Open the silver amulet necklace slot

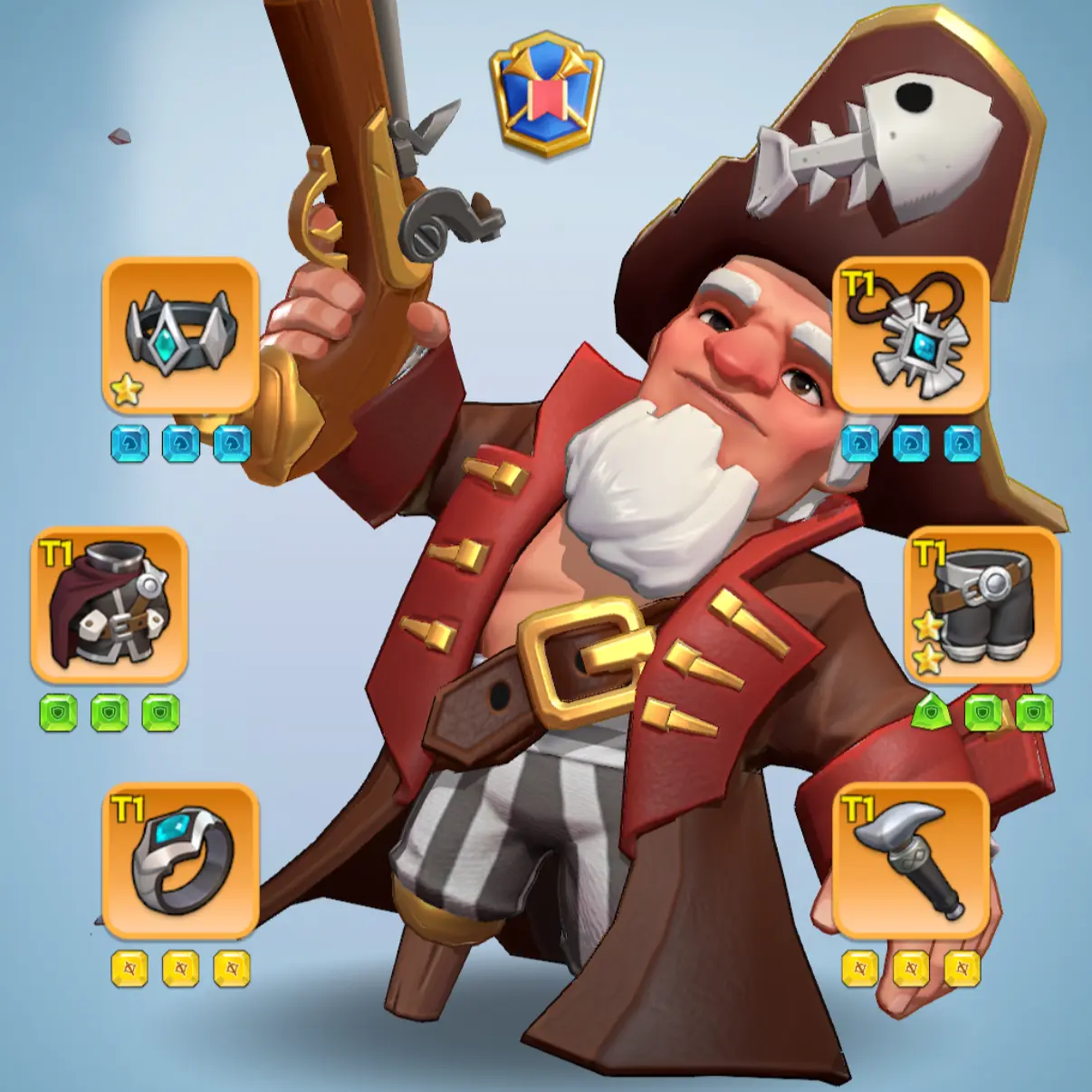coord(910,335)
